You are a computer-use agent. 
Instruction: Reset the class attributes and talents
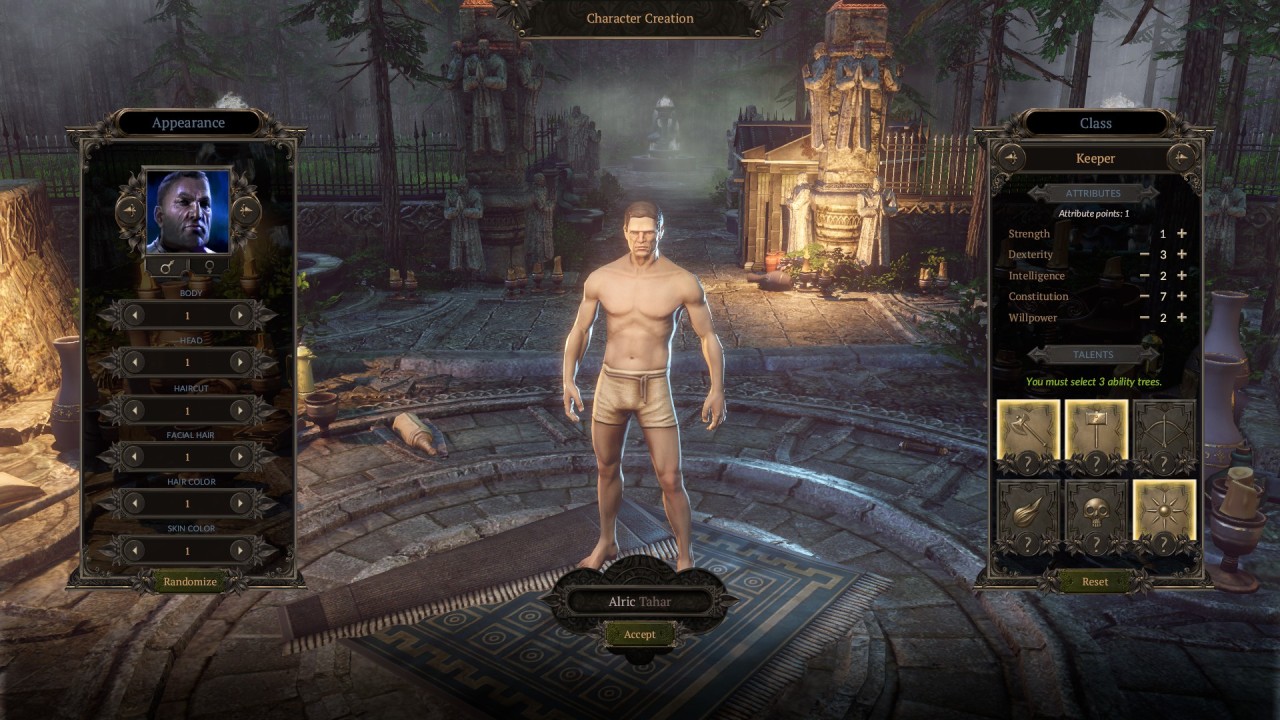point(1095,581)
